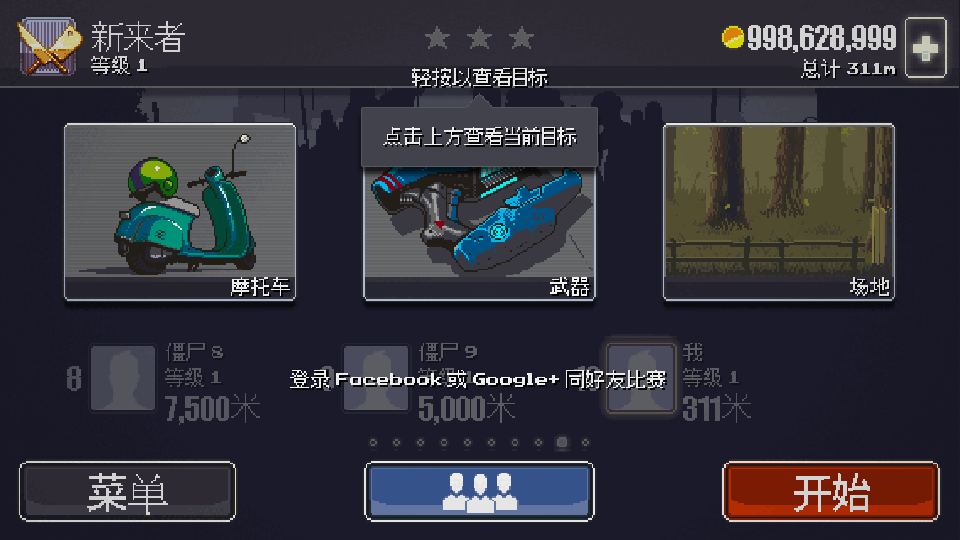Open the 新来者 rank badge icon
The width and height of the screenshot is (960, 540).
[48, 47]
